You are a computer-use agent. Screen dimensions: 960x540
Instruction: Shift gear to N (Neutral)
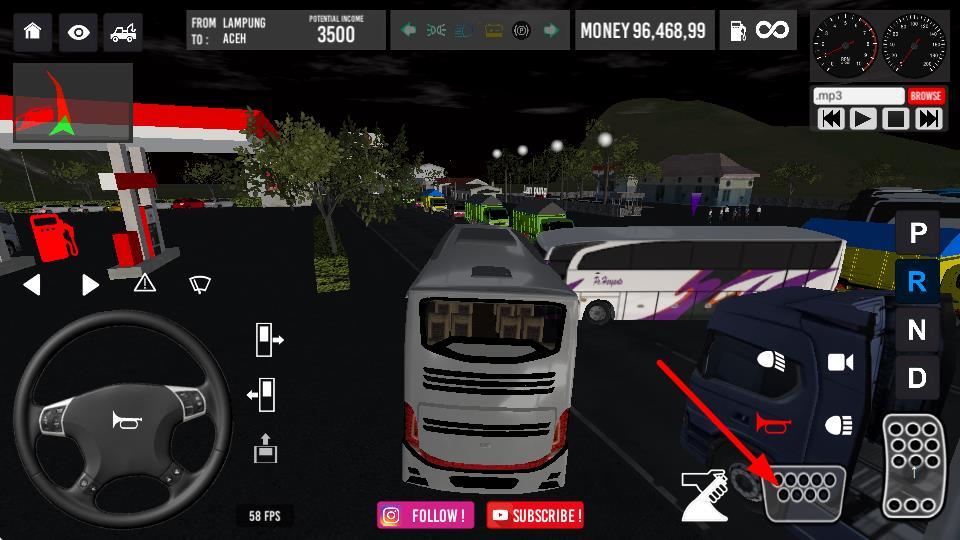[x=916, y=330]
